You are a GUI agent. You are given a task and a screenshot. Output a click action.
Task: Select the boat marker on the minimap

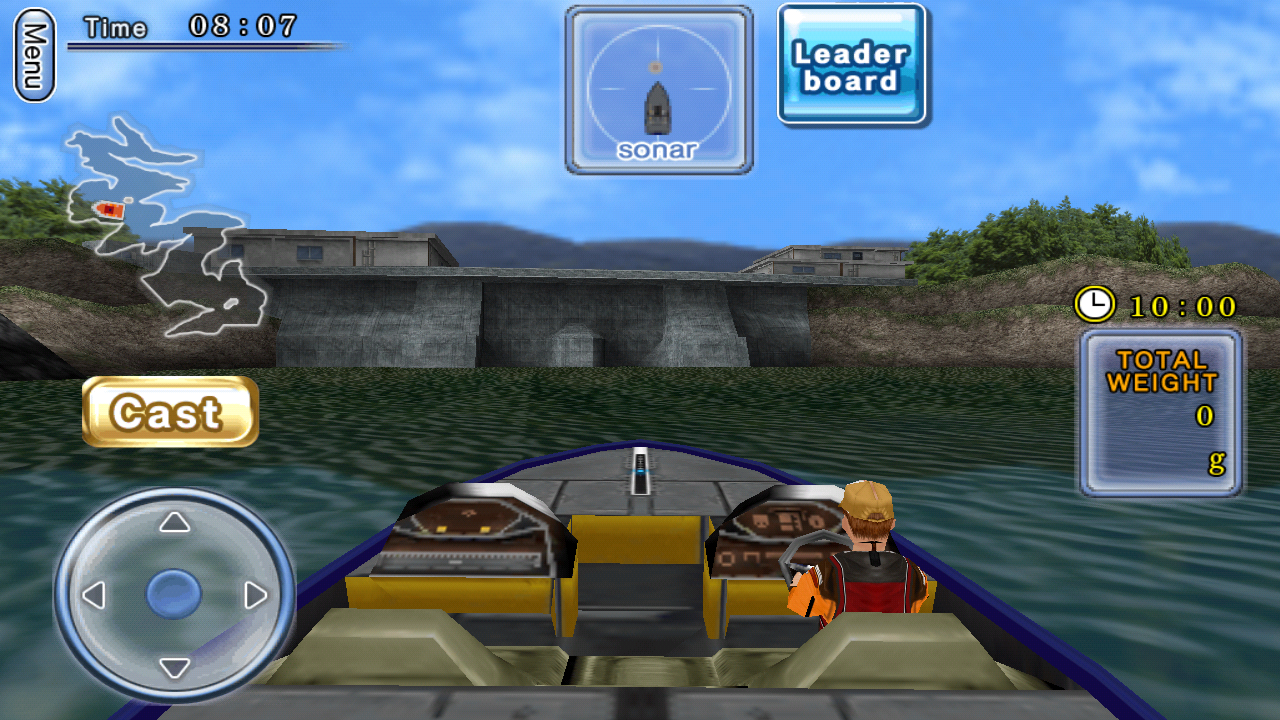click(108, 207)
